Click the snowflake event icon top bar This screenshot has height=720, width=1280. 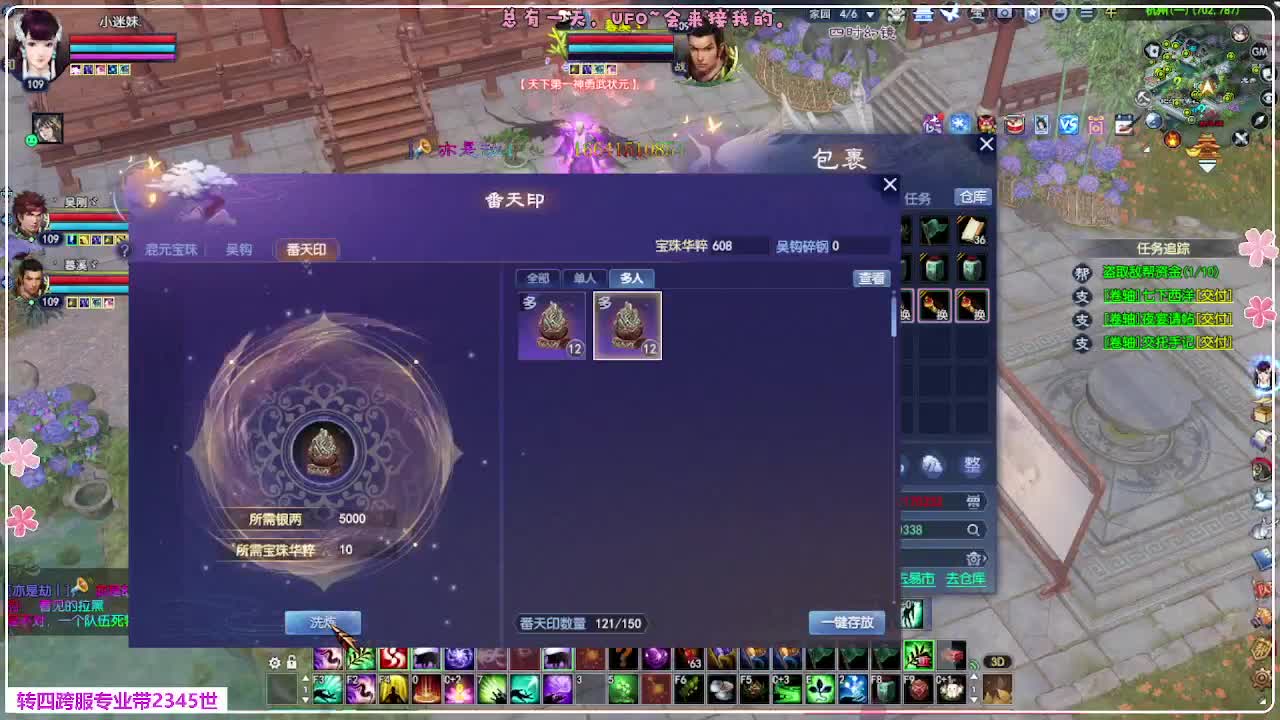960,125
